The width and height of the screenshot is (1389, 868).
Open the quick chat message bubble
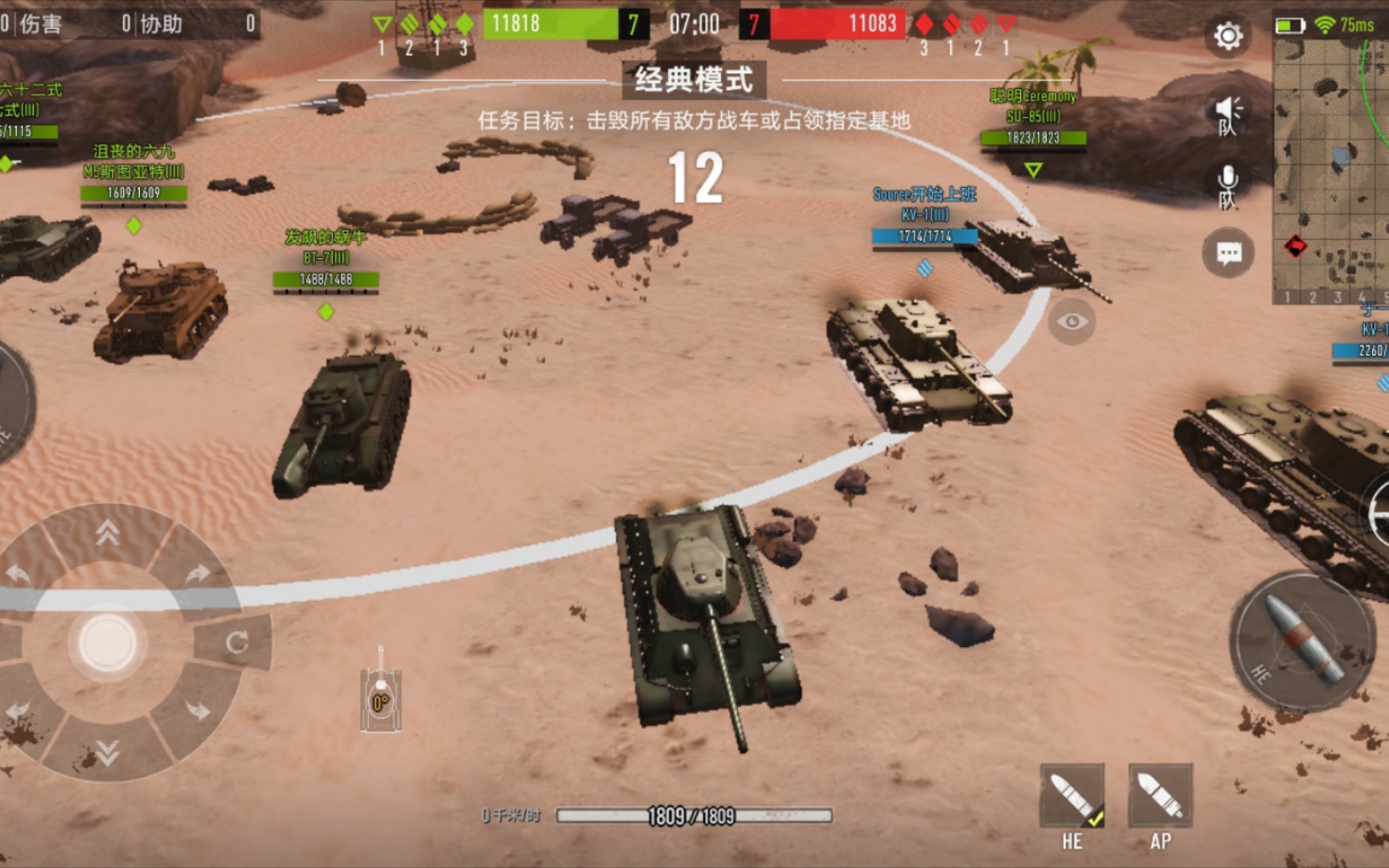tap(1227, 254)
